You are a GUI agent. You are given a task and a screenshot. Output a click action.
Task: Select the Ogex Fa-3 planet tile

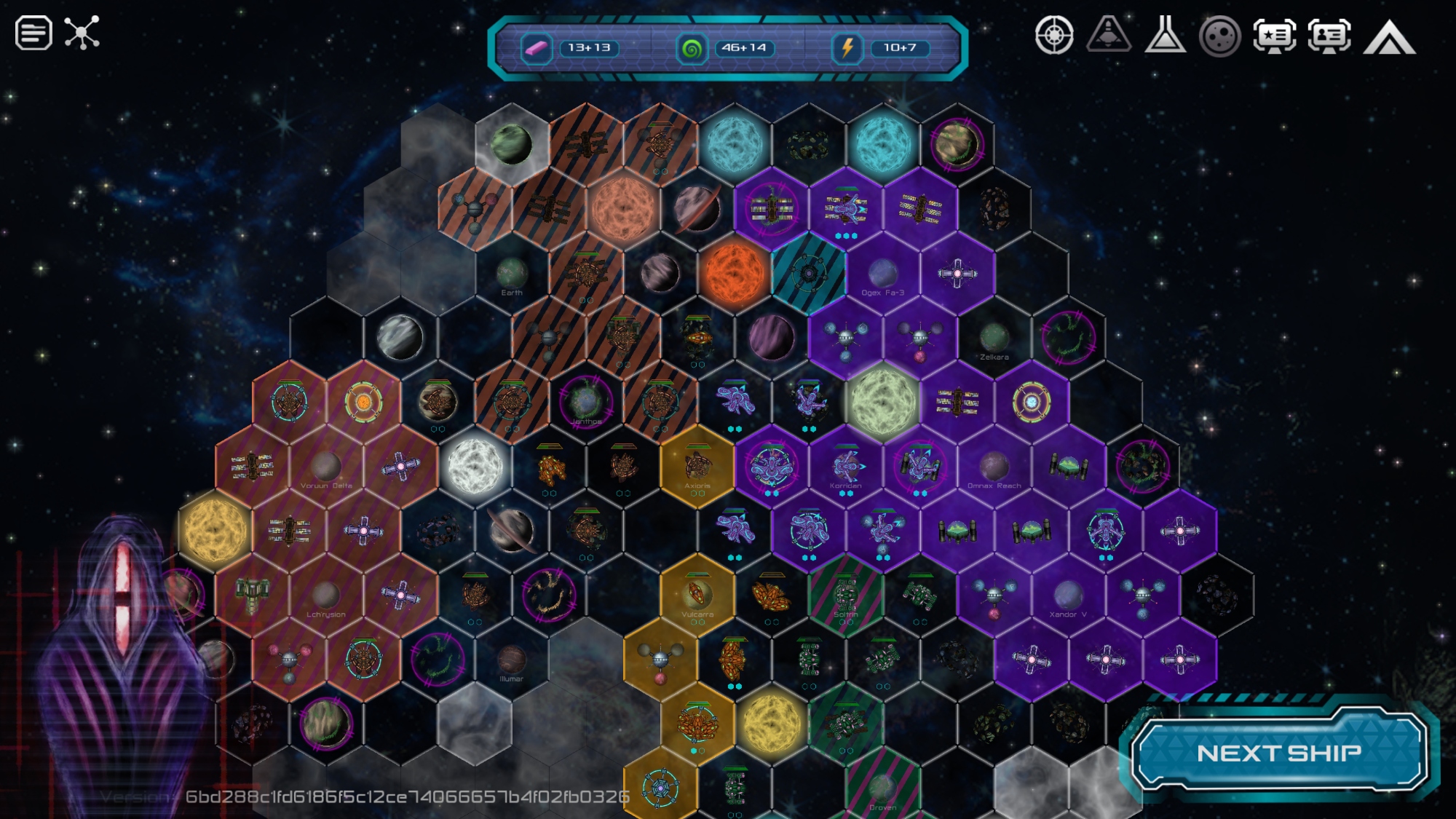(x=882, y=274)
